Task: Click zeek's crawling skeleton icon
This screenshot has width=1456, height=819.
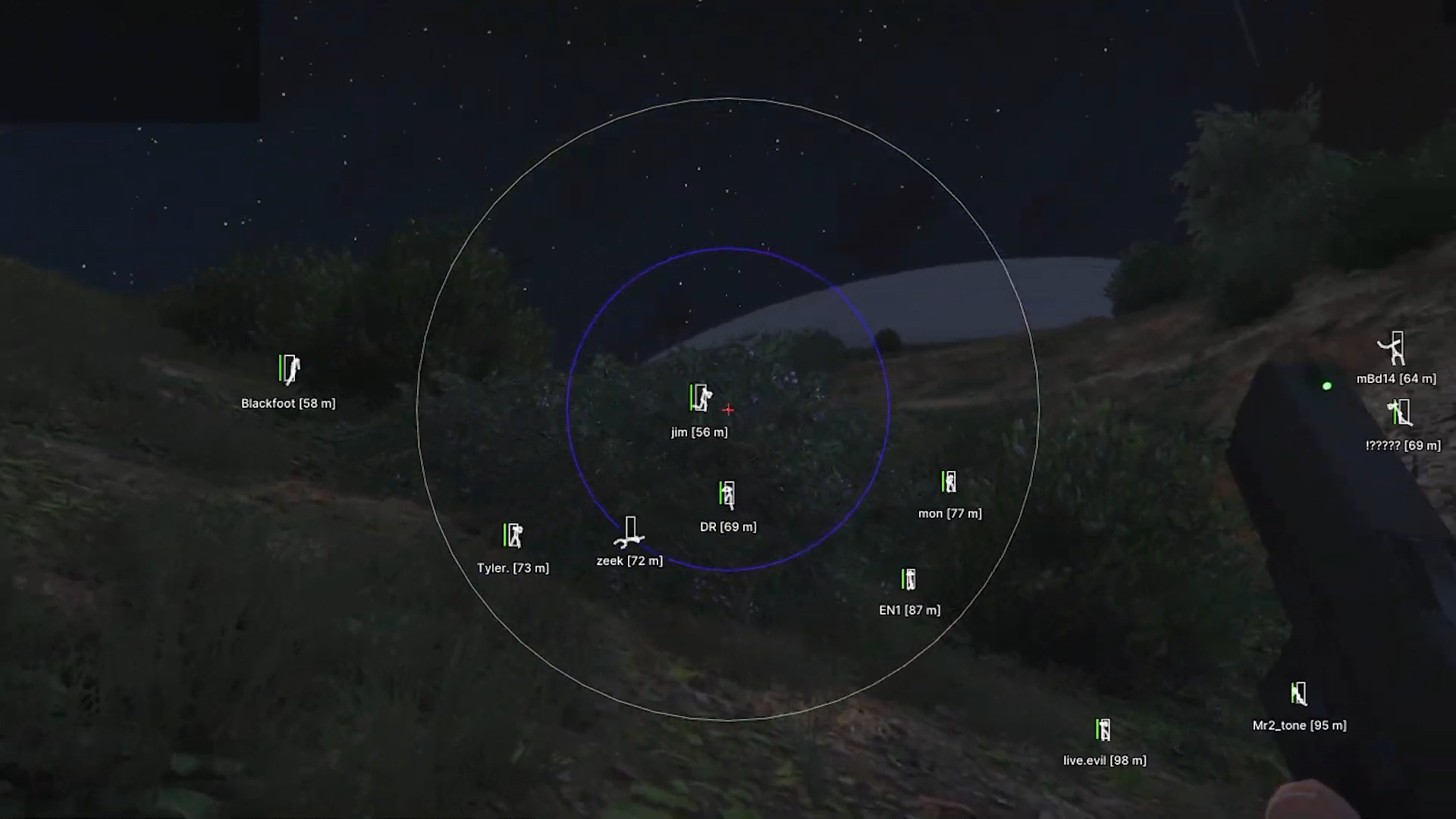Action: pos(629,536)
